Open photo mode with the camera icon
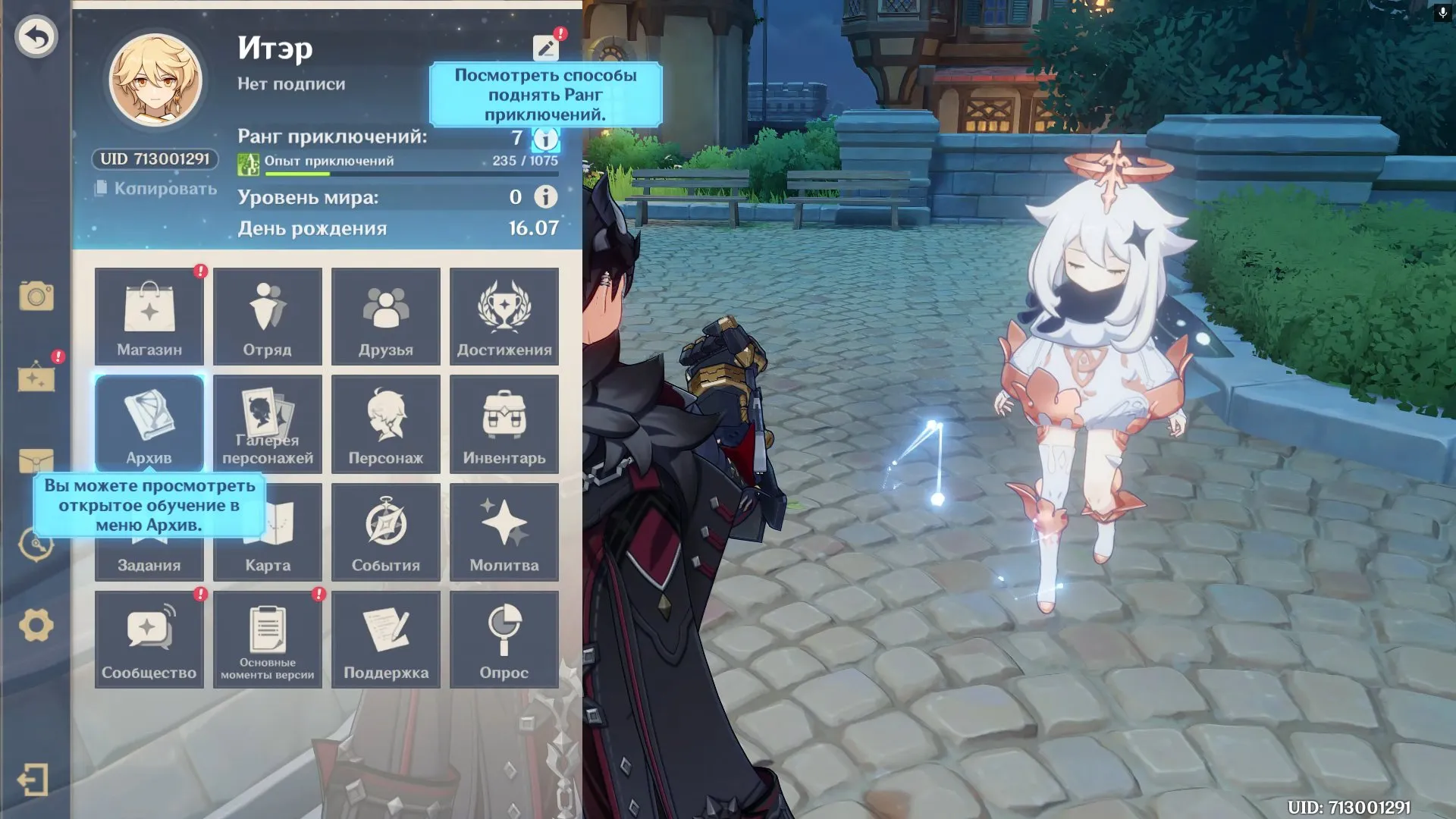 (36, 296)
